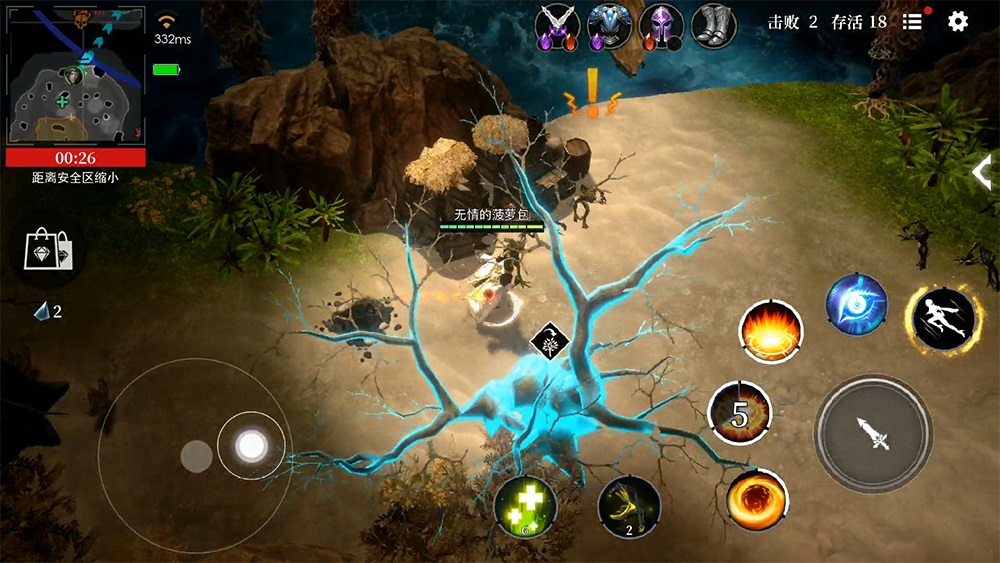The image size is (1000, 563).
Task: Select the crossed daggers equipment slot
Action: (x=557, y=25)
